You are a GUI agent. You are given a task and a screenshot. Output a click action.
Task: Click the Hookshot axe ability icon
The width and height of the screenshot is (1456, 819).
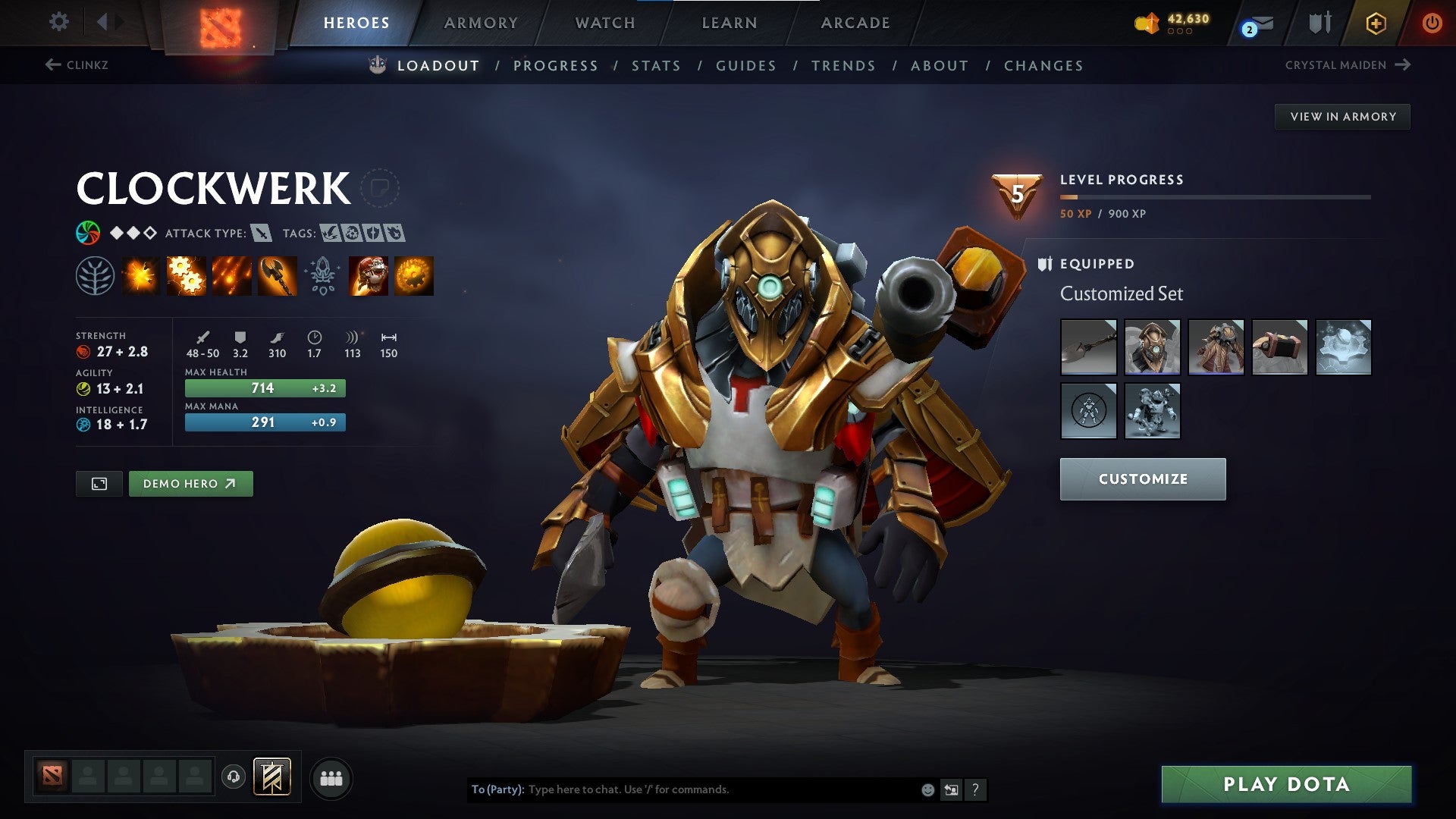point(276,275)
